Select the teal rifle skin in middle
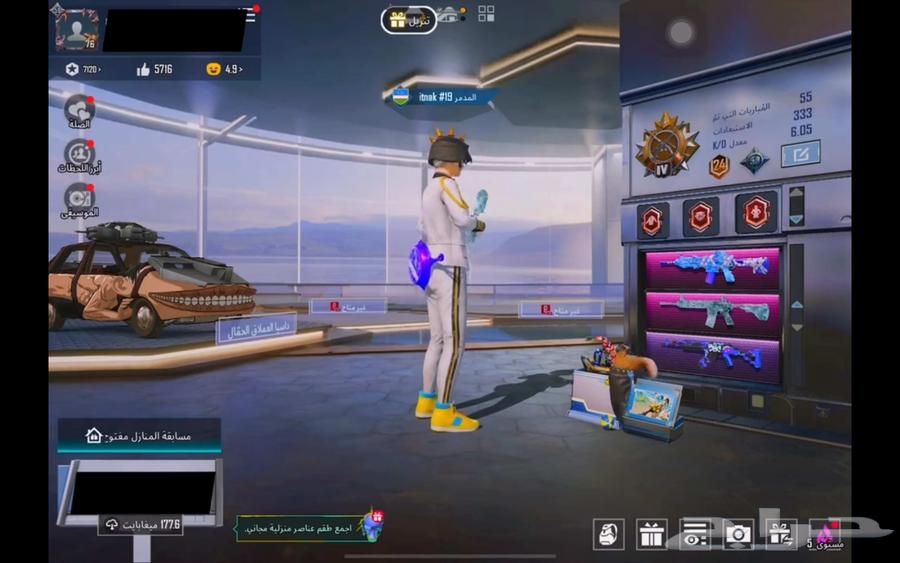 click(x=712, y=313)
